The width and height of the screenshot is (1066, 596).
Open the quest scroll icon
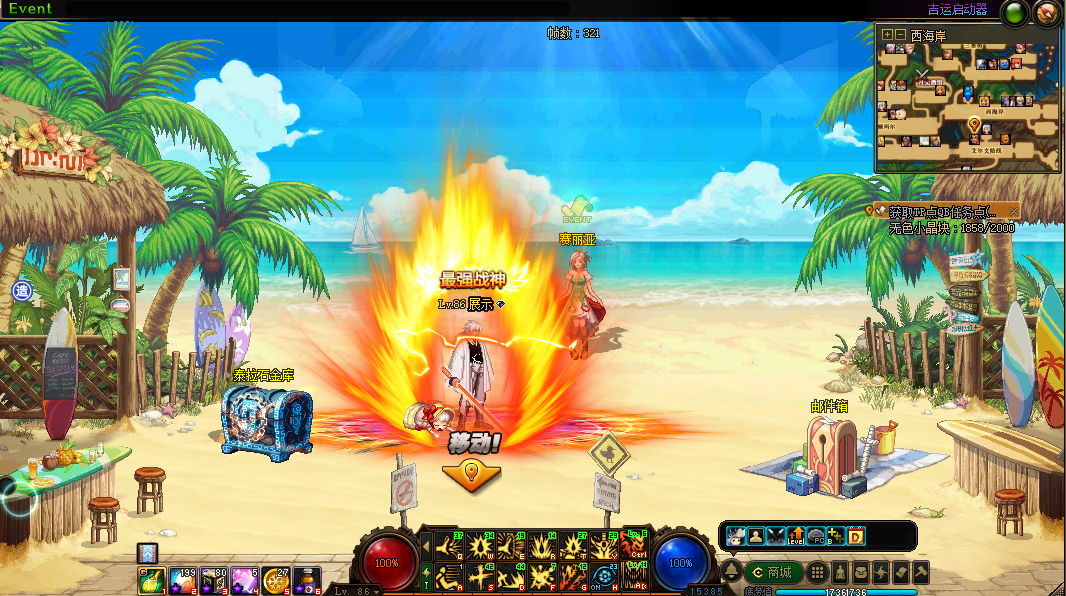click(900, 573)
